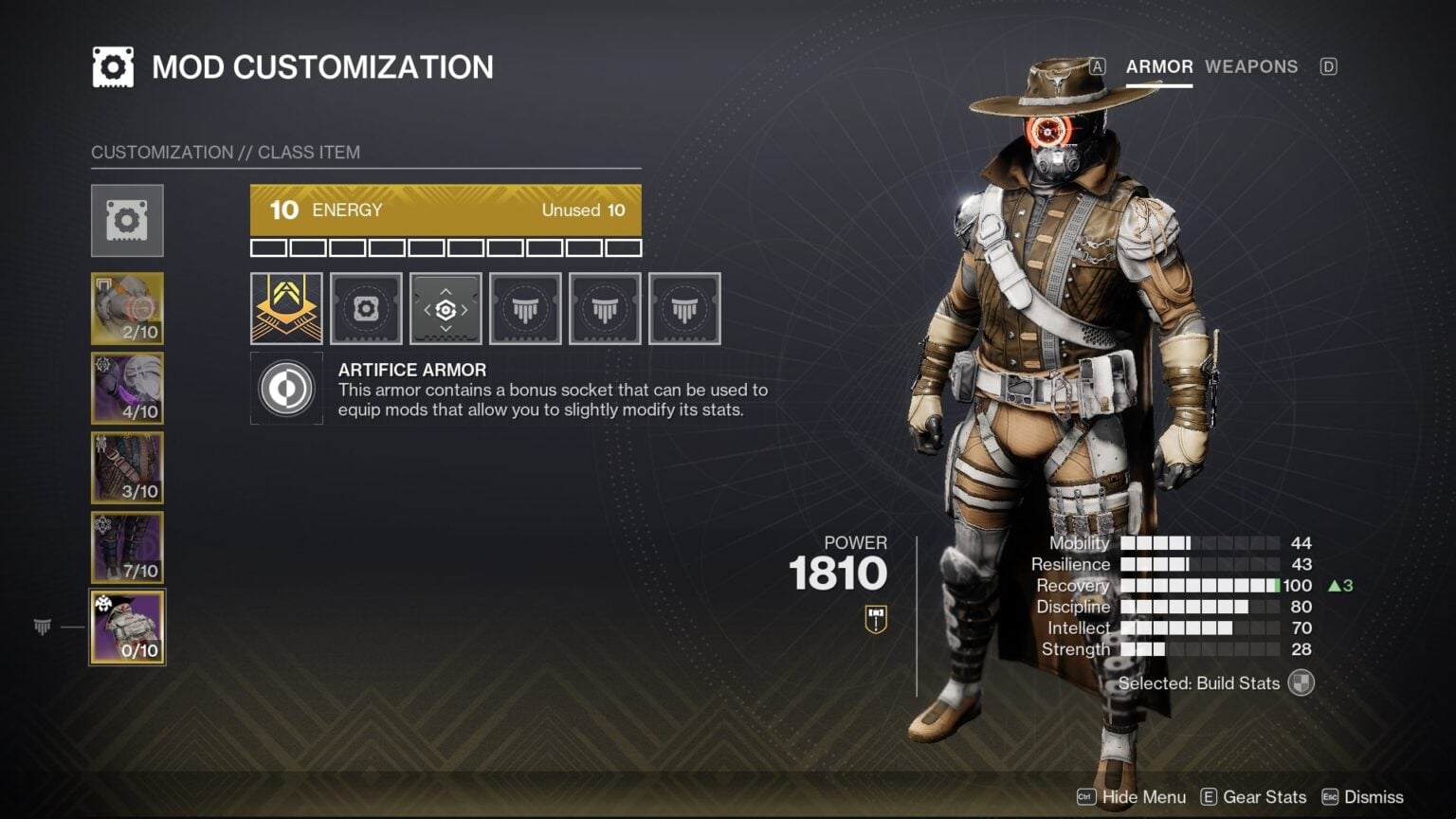Click Hide Menu at the bottom
This screenshot has height=819, width=1456.
click(1143, 797)
